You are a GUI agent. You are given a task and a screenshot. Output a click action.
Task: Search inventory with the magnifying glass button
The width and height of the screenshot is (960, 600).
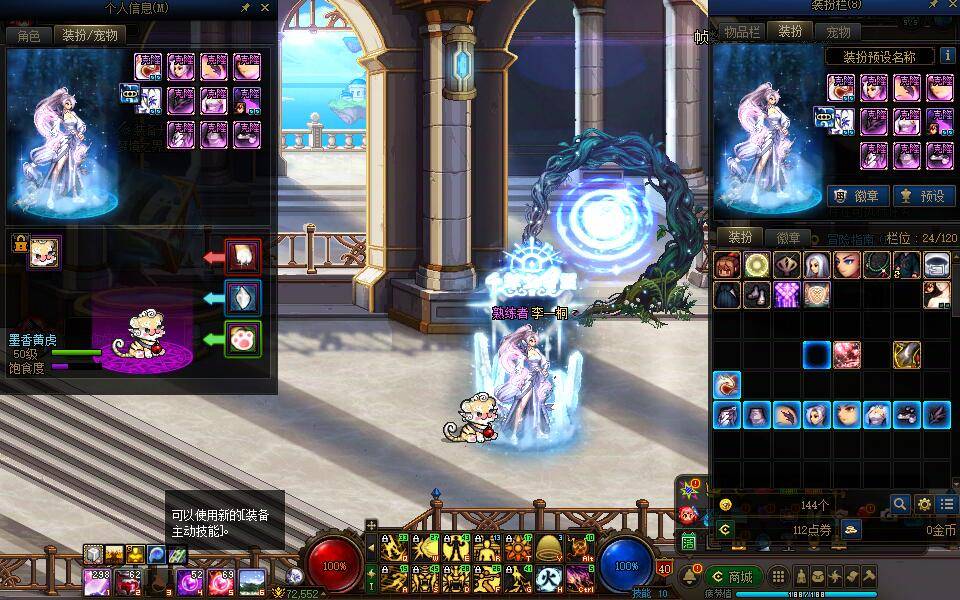click(900, 504)
